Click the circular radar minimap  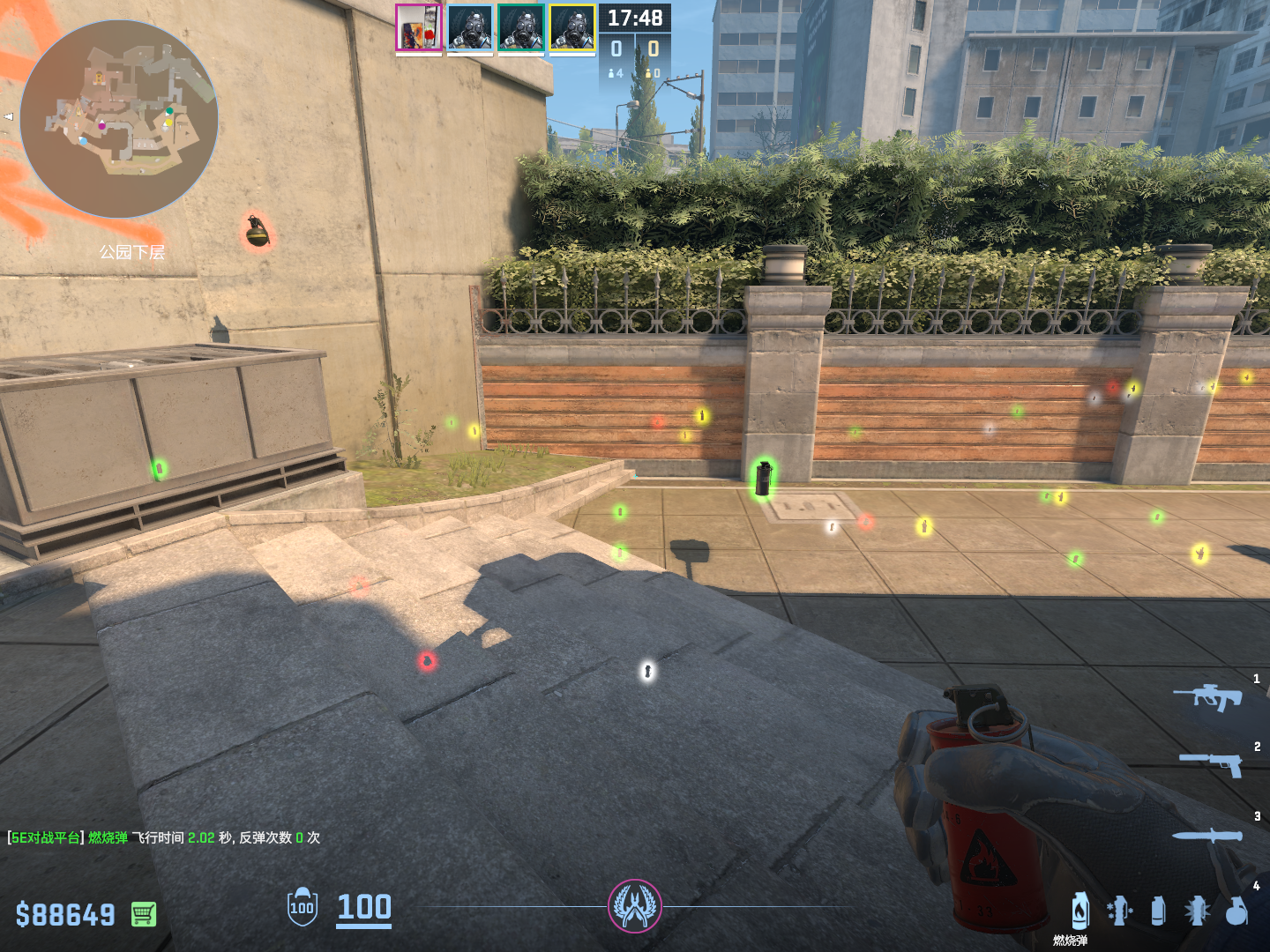pyautogui.click(x=119, y=119)
